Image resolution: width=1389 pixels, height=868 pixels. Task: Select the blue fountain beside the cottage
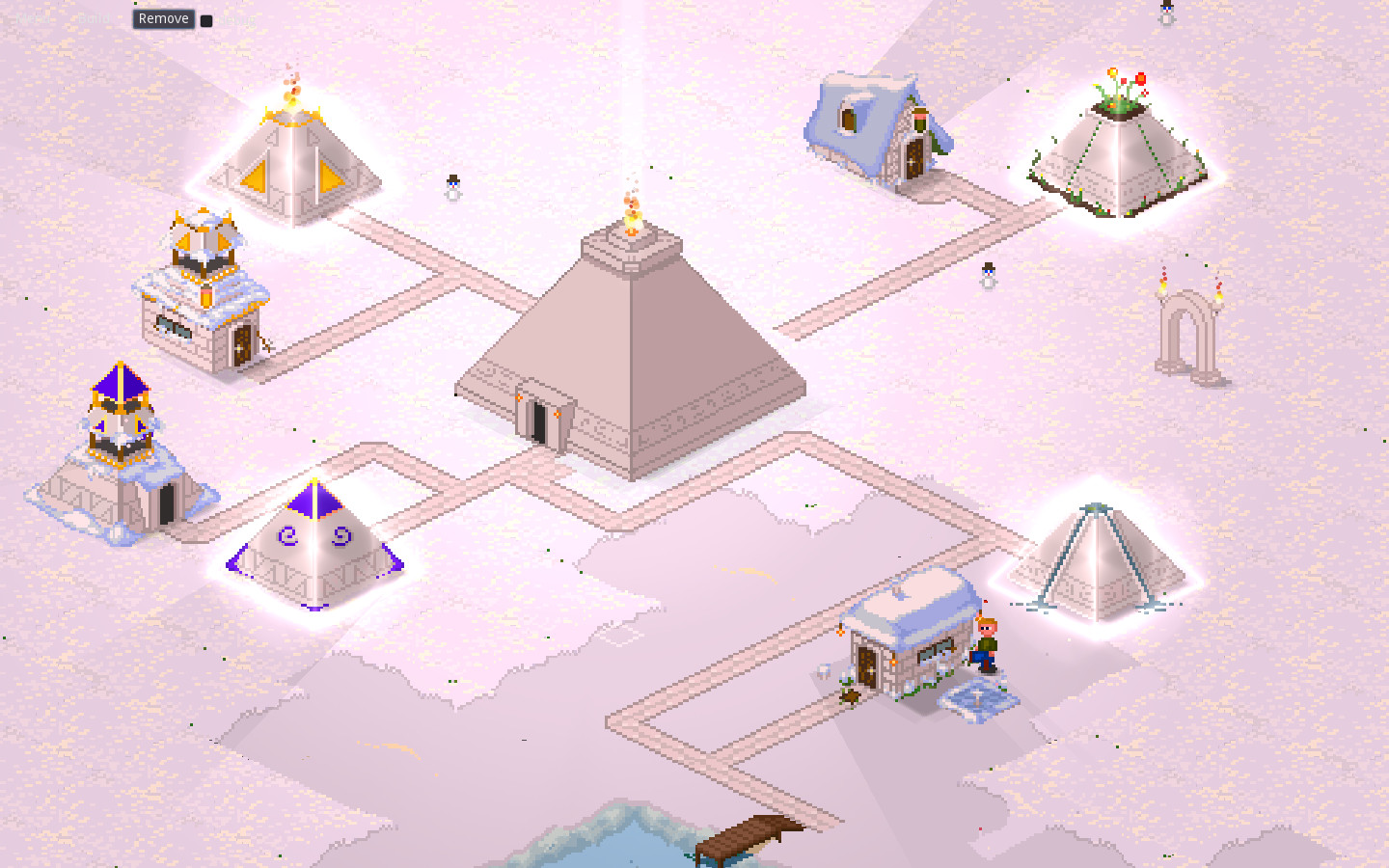[x=977, y=697]
